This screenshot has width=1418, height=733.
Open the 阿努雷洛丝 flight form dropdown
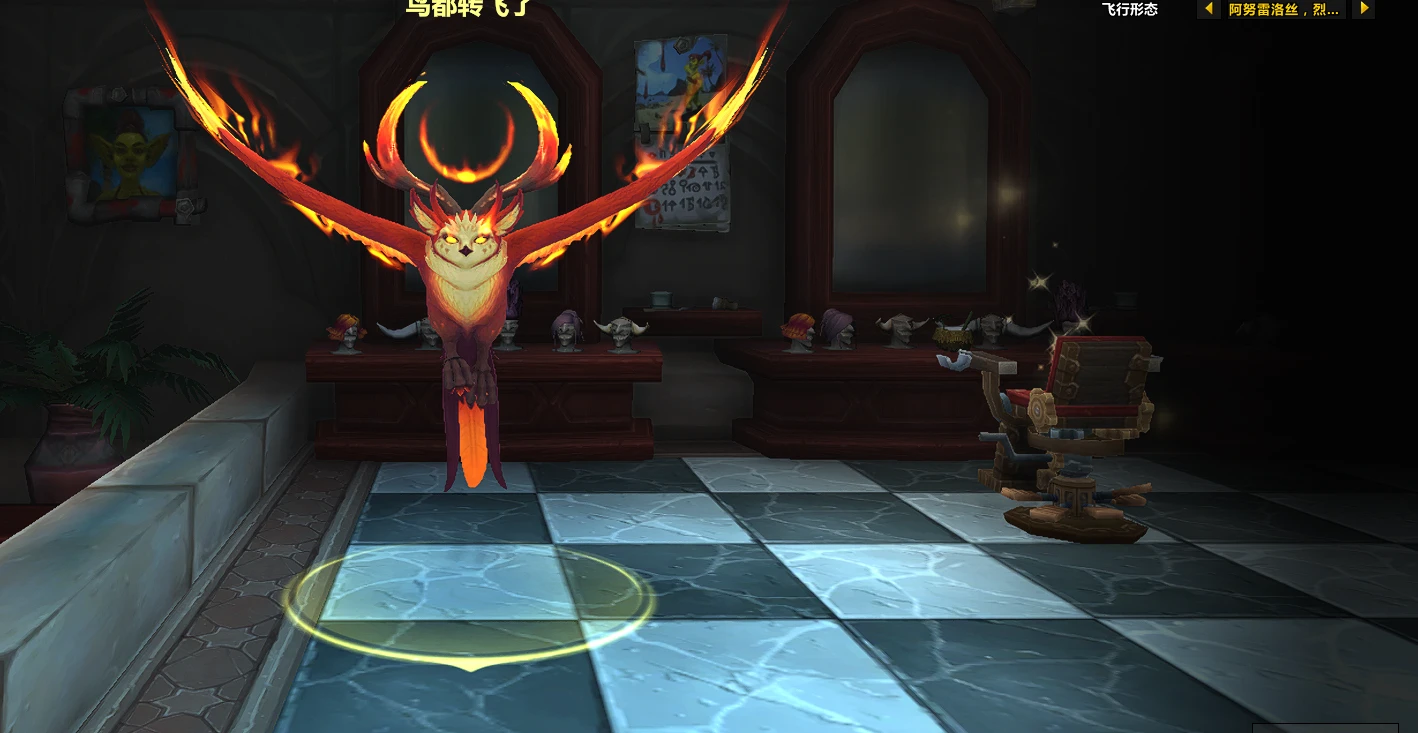pyautogui.click(x=1284, y=10)
